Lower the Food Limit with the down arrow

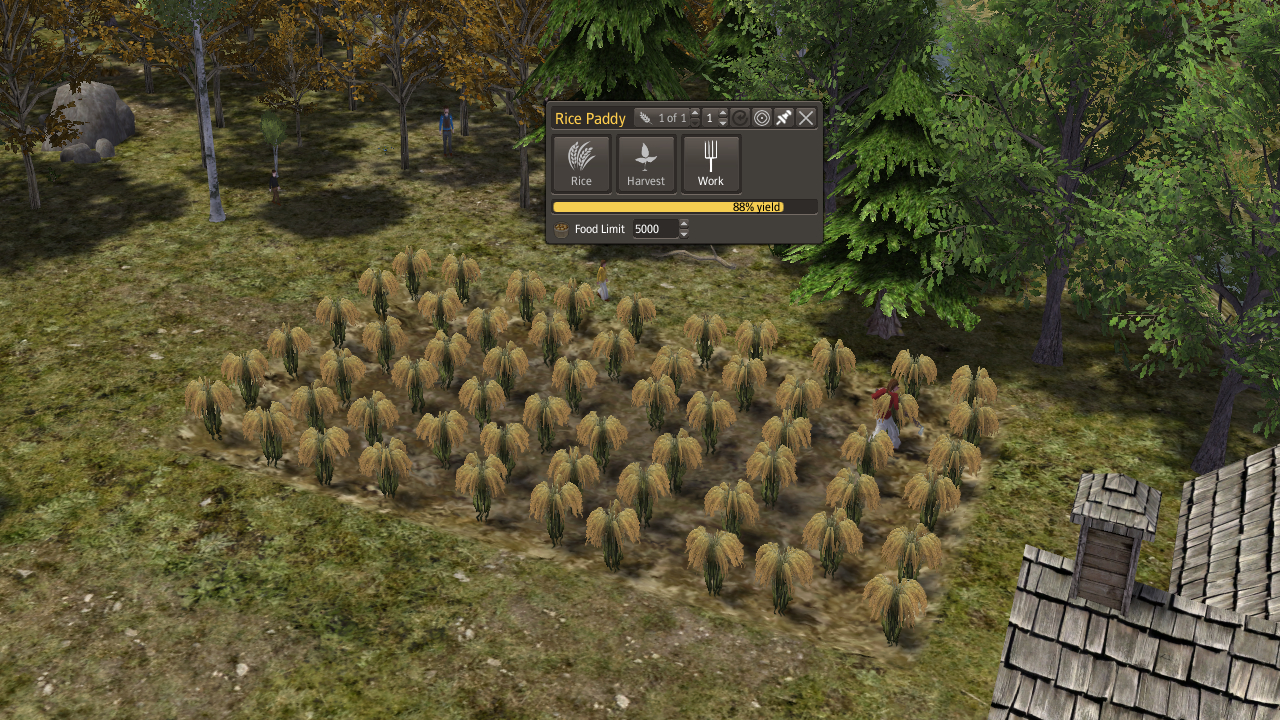(684, 234)
